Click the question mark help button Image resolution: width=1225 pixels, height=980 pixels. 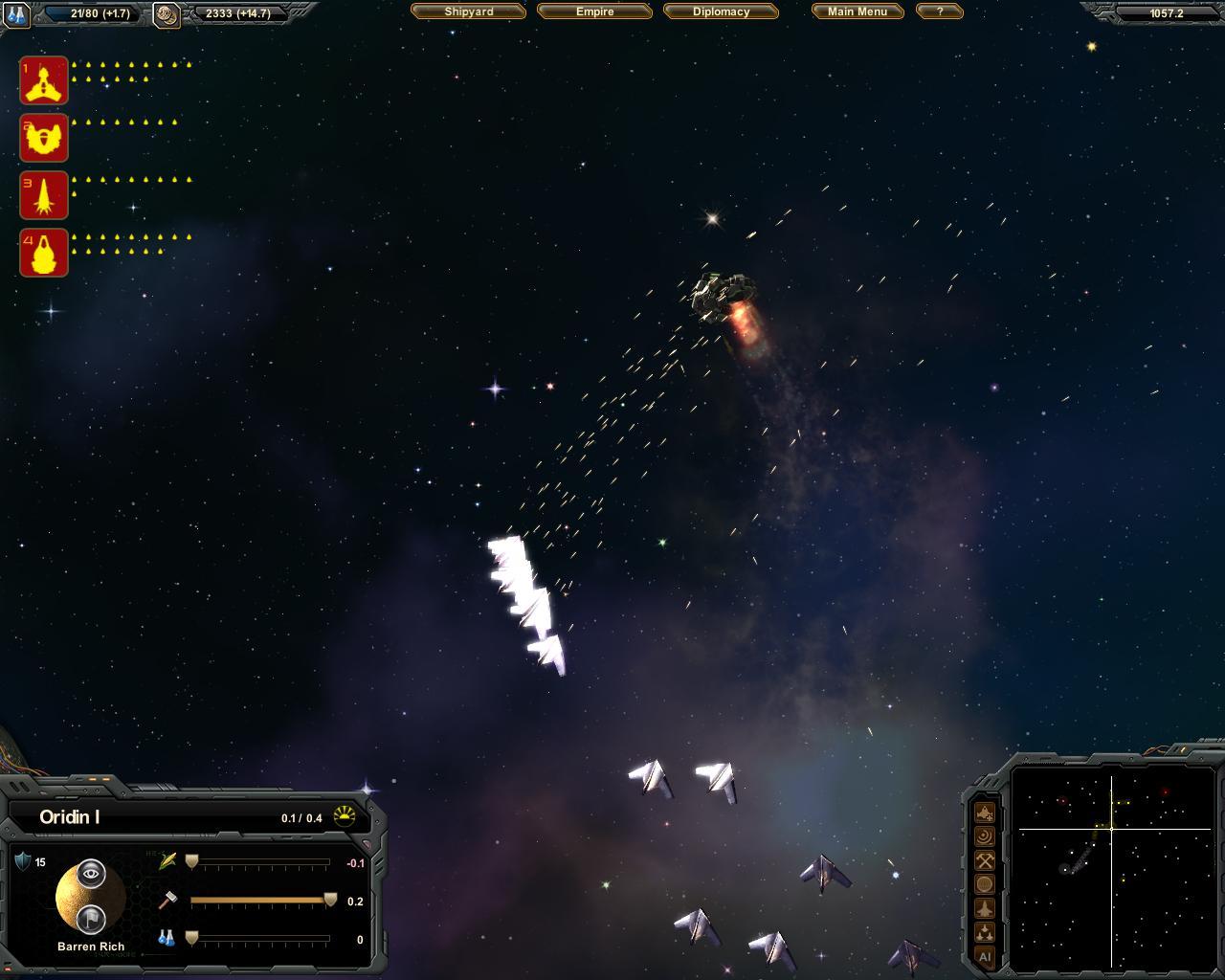(x=939, y=11)
